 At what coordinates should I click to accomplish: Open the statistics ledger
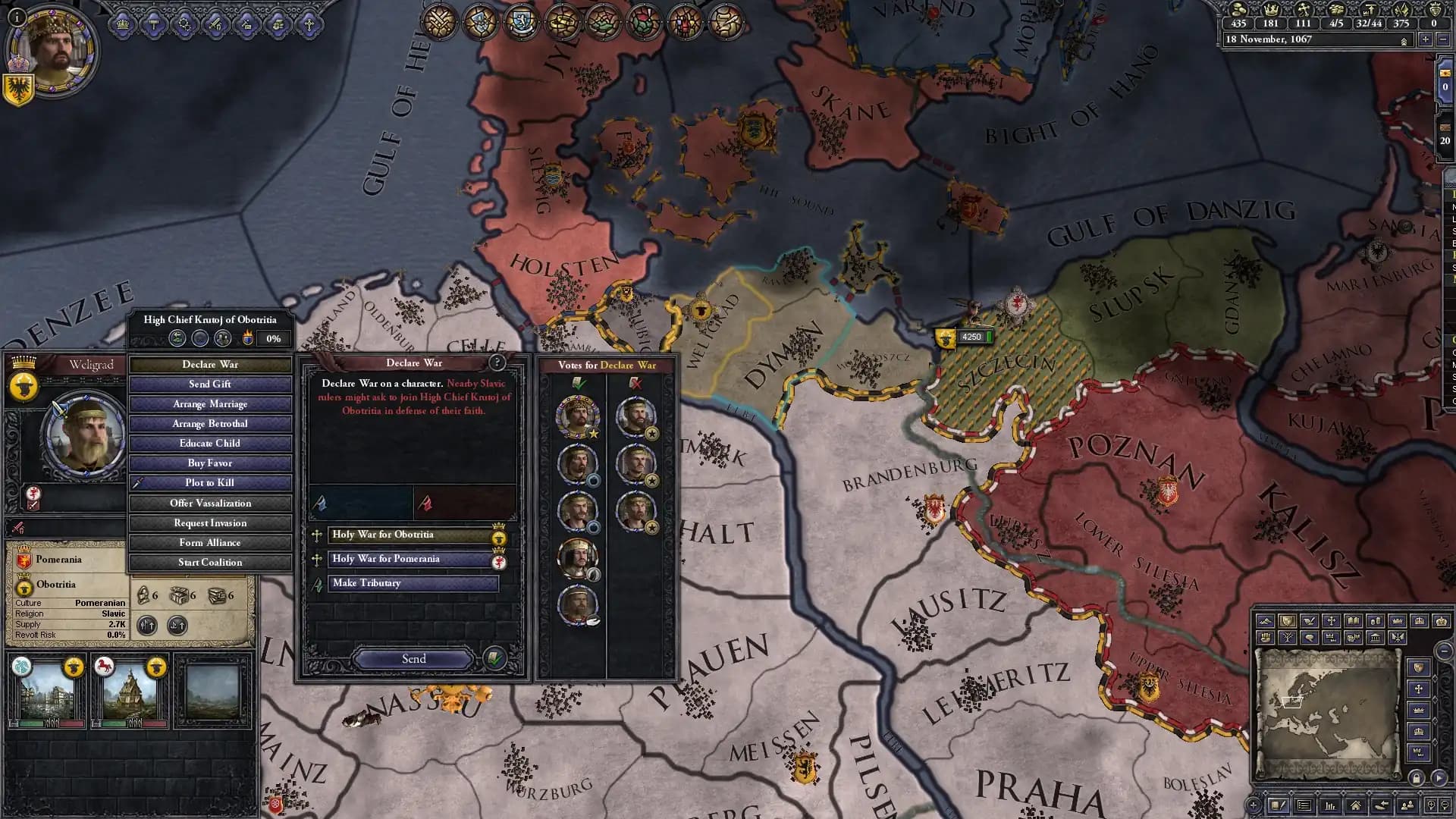click(1329, 806)
